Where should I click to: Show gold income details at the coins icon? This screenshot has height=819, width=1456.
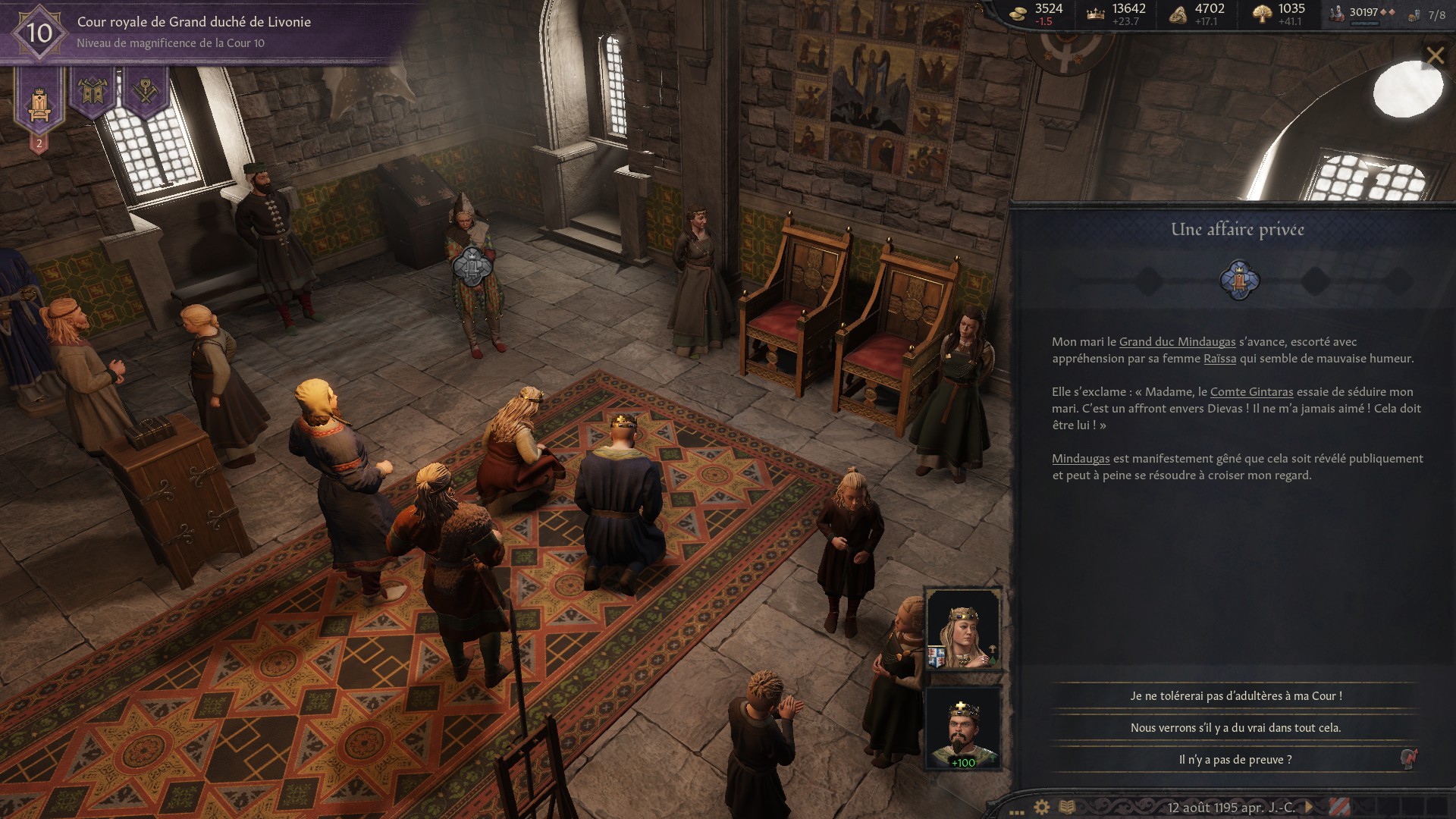click(1021, 13)
